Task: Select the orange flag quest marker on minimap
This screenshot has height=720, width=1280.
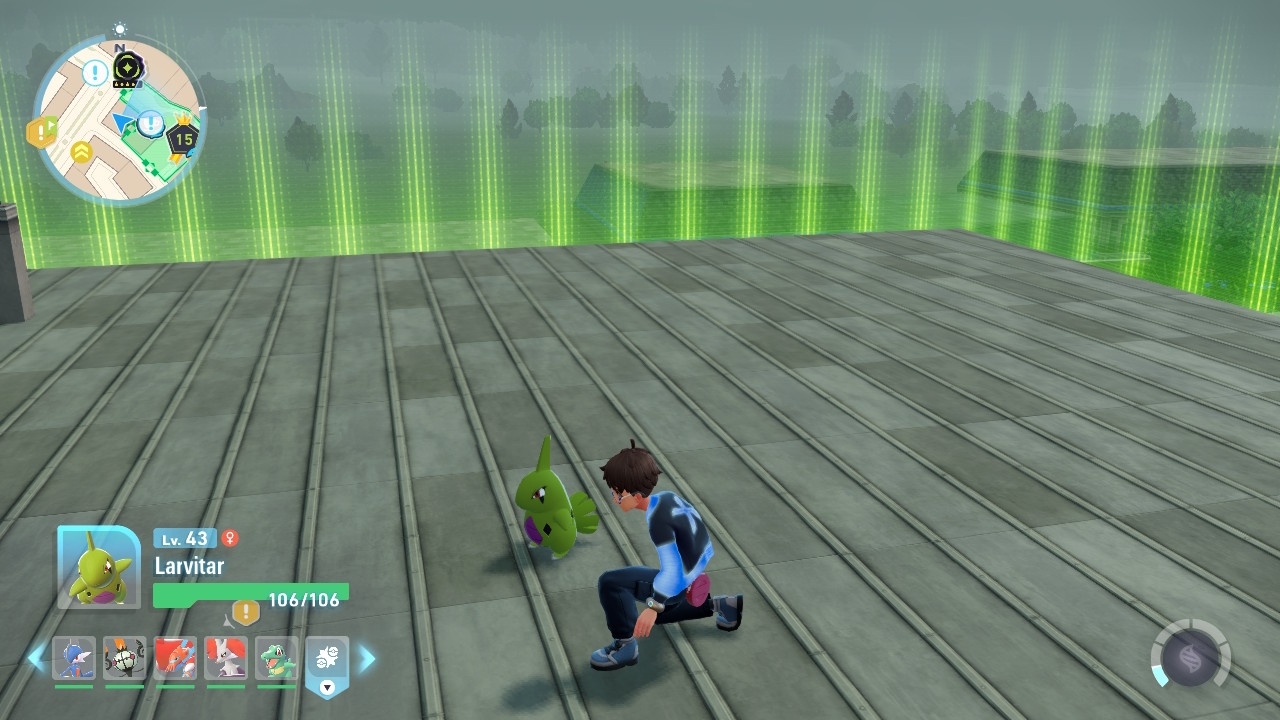Action: click(42, 131)
